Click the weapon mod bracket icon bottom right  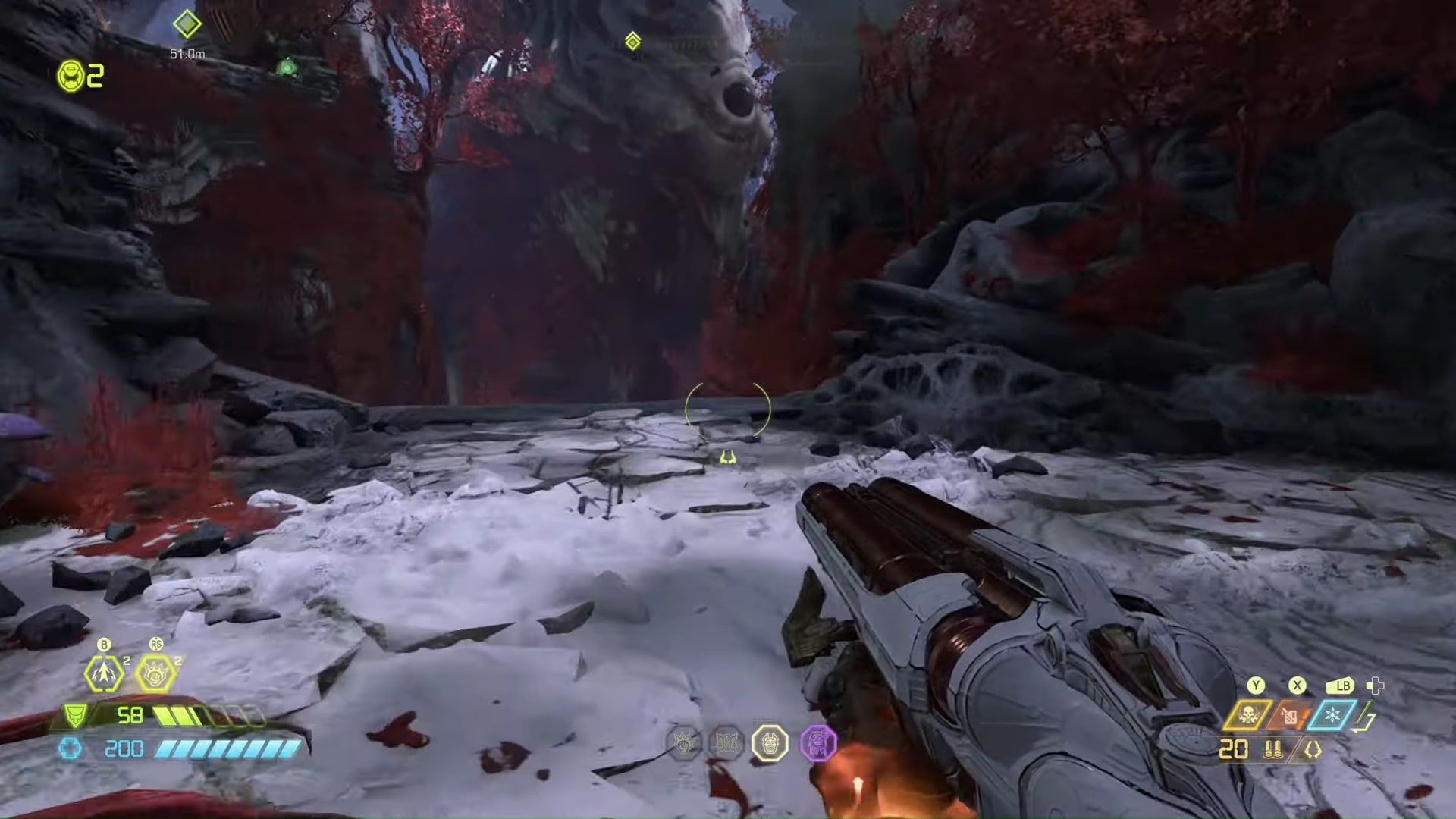[1313, 749]
